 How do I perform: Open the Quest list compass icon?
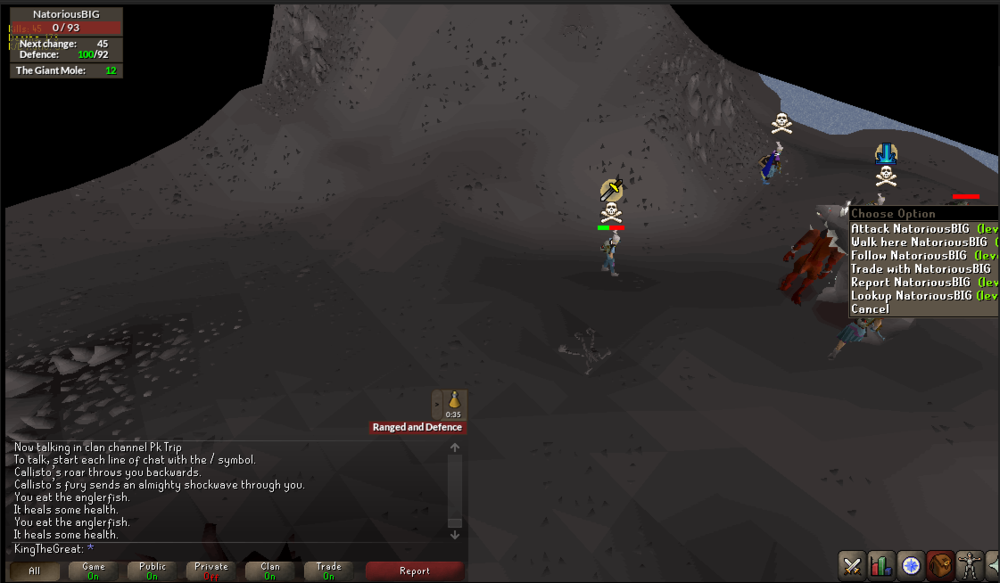[910, 565]
